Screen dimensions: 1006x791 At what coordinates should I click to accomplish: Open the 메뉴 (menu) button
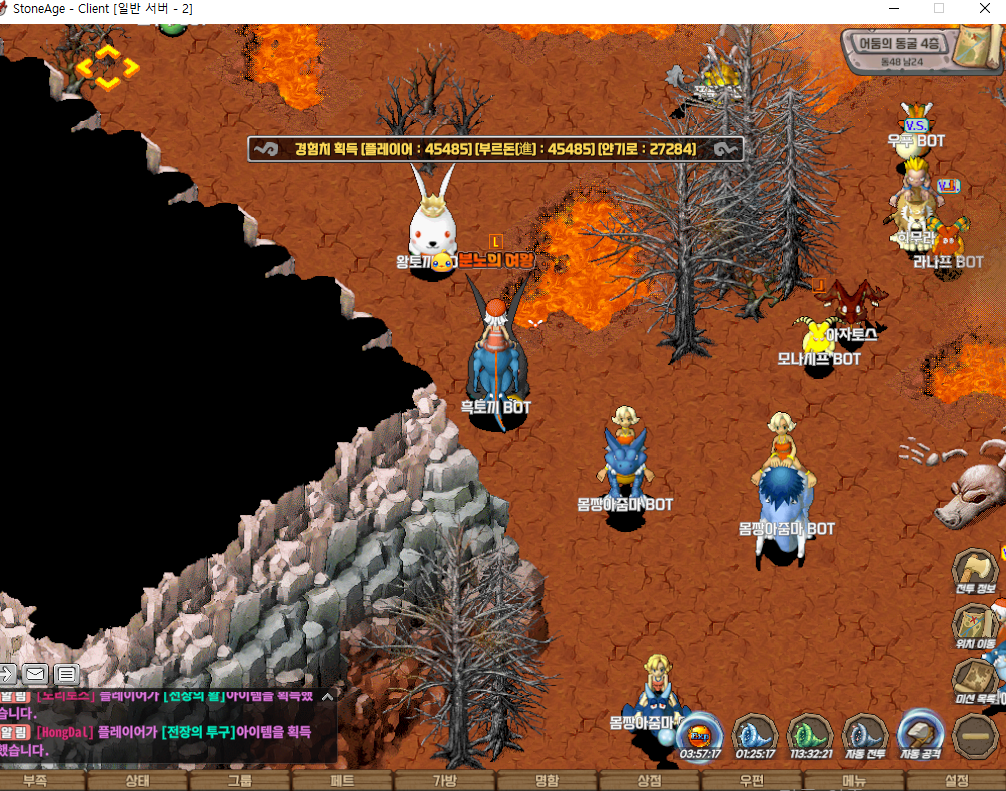click(x=854, y=781)
